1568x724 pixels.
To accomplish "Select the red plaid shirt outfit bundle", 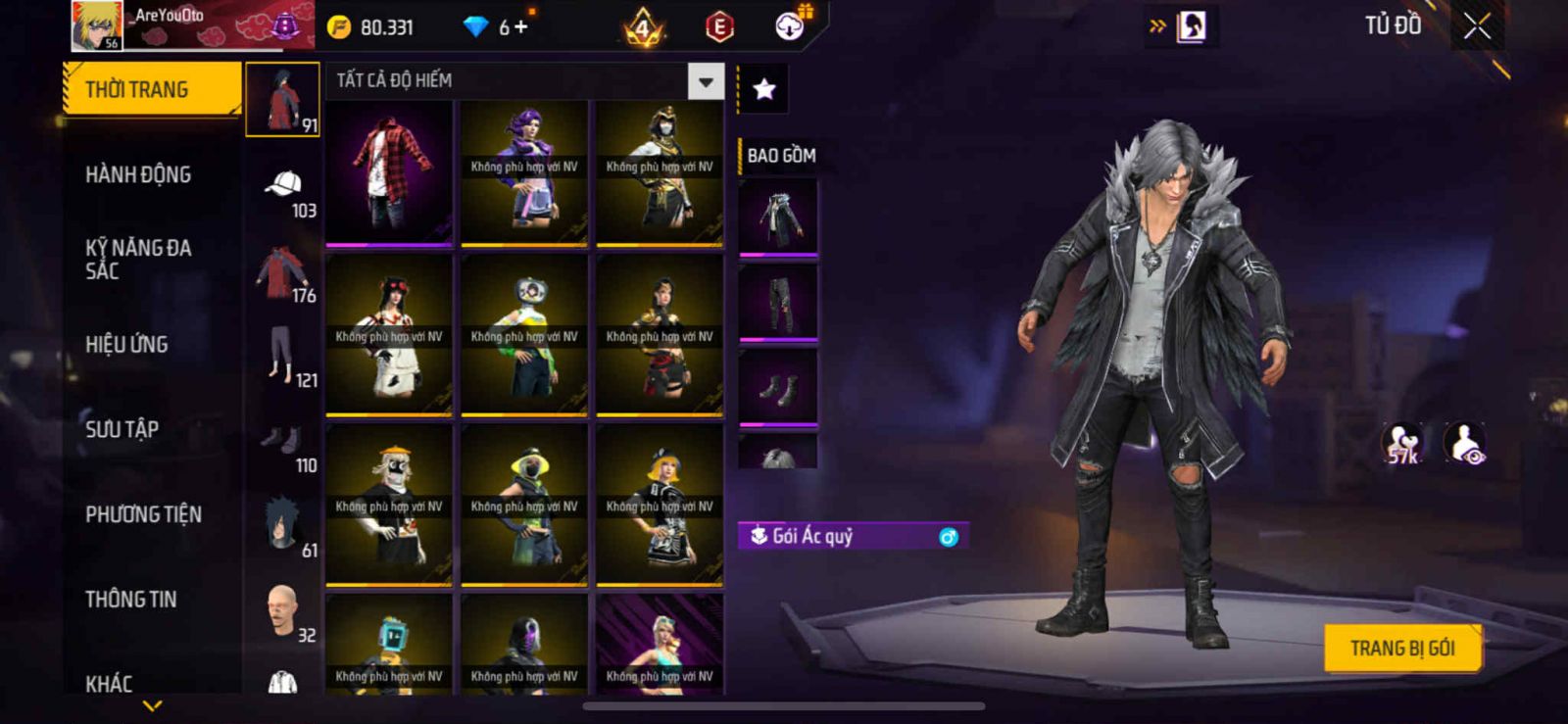I will (x=389, y=172).
